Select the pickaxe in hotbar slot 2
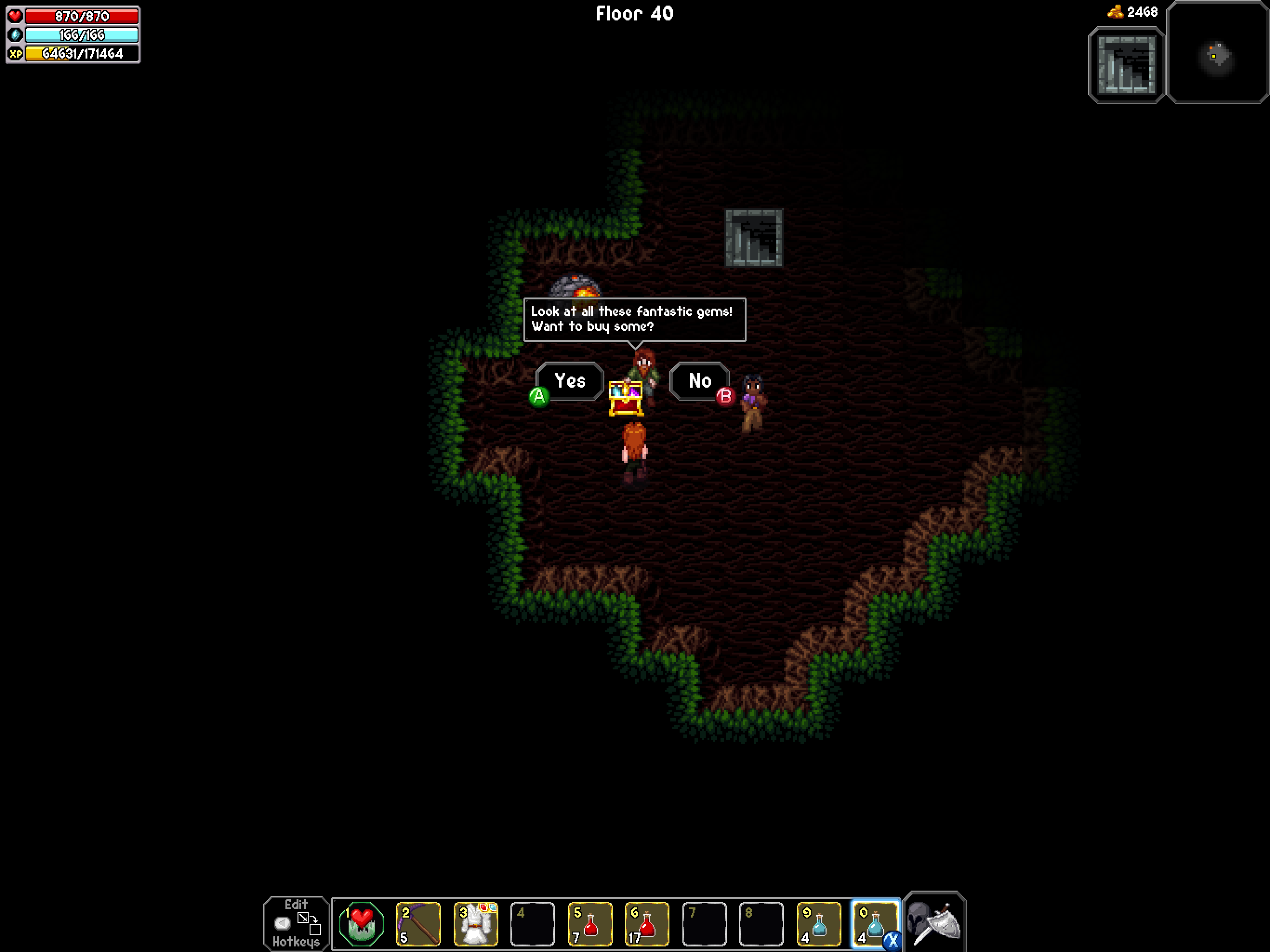The width and height of the screenshot is (1270, 952). click(x=418, y=923)
